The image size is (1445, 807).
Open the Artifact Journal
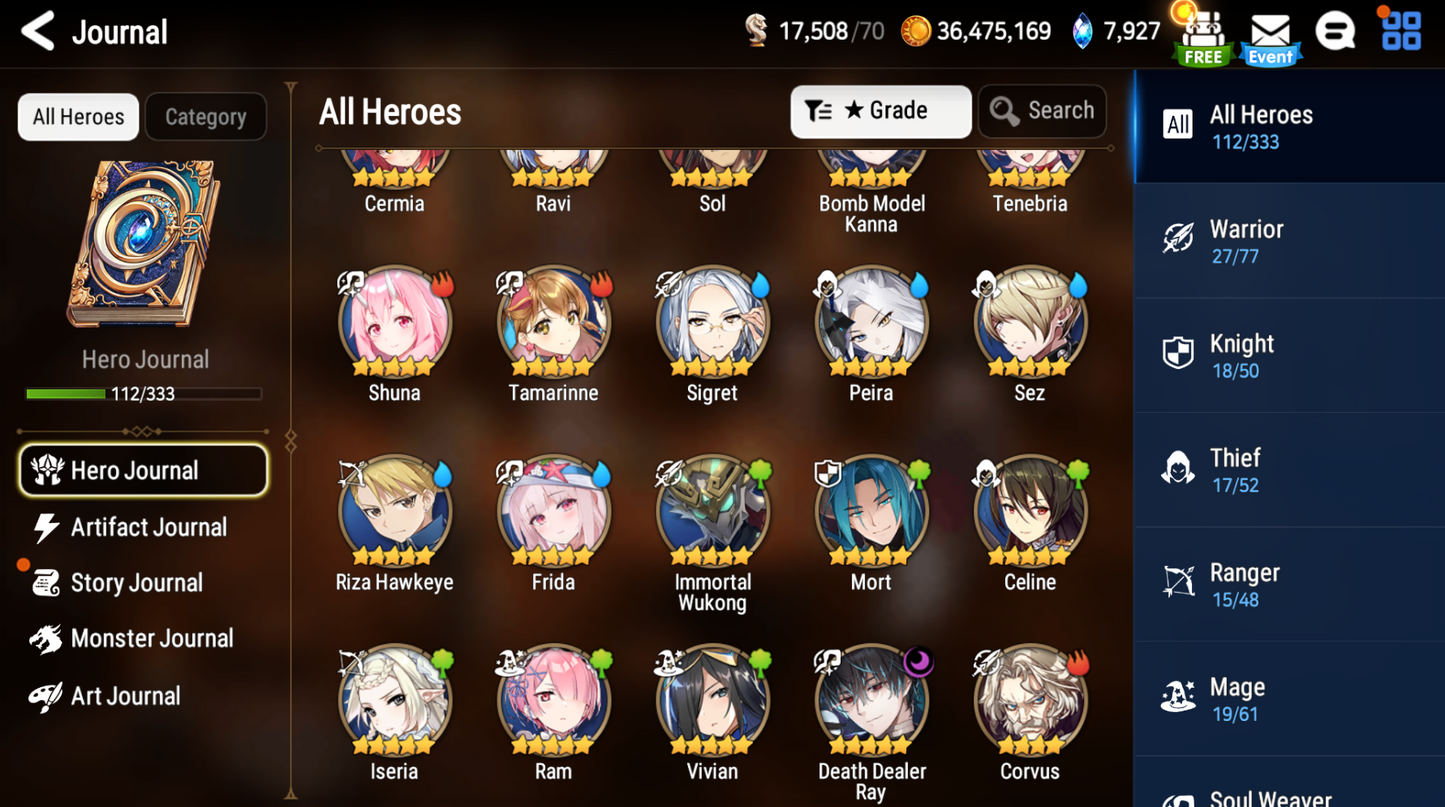coord(147,527)
